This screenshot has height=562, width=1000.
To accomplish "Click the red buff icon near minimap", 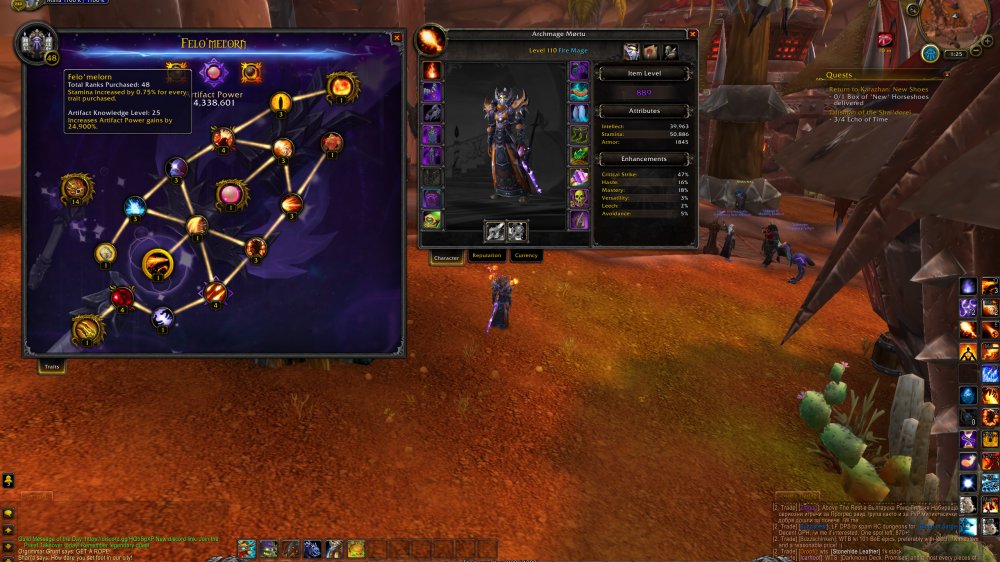I will click(x=885, y=40).
